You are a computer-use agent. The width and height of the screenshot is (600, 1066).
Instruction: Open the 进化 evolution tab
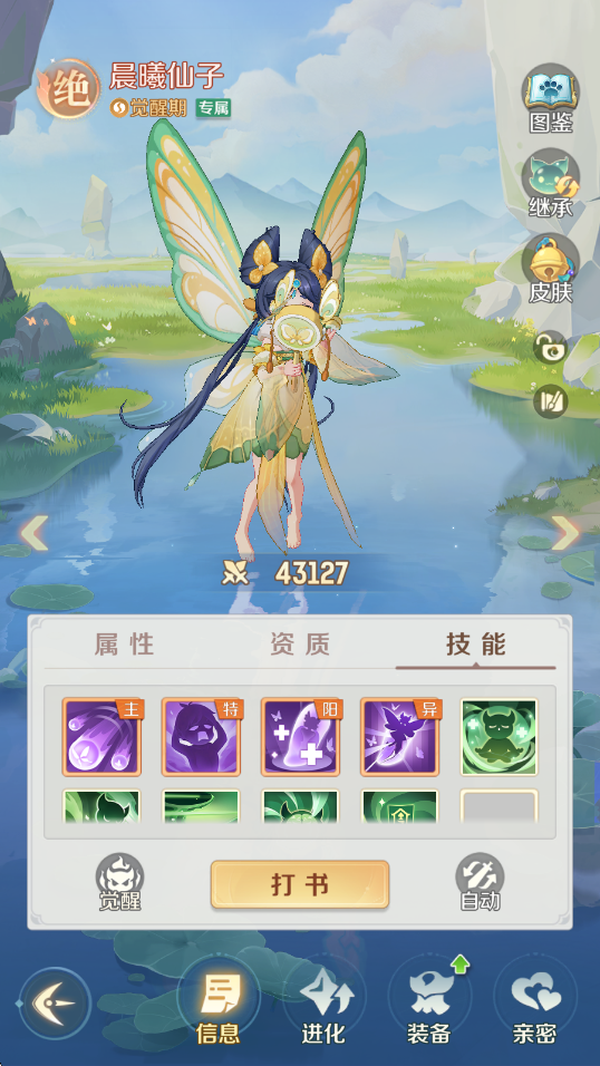click(x=323, y=1005)
